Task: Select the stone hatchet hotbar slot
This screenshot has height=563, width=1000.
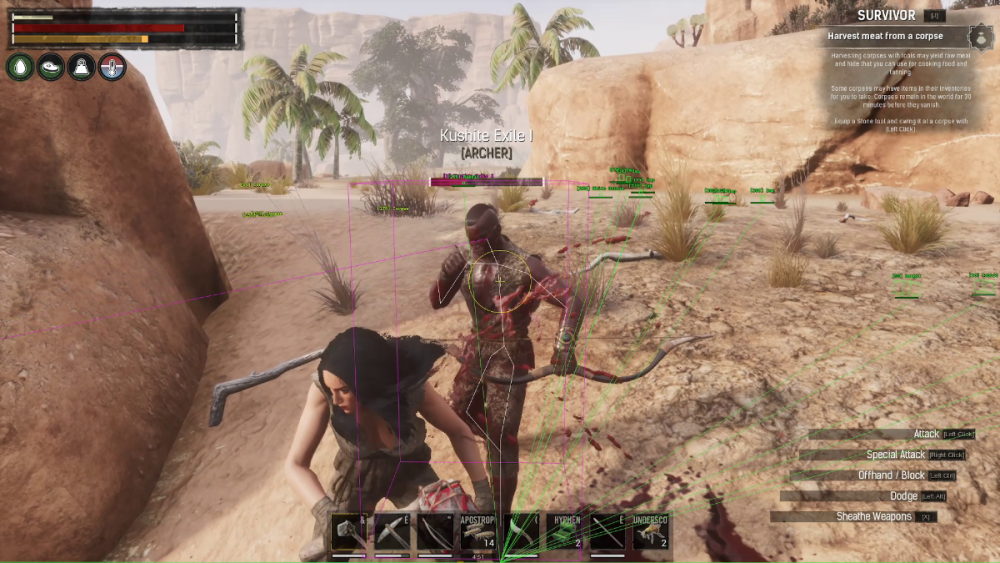Action: click(350, 532)
